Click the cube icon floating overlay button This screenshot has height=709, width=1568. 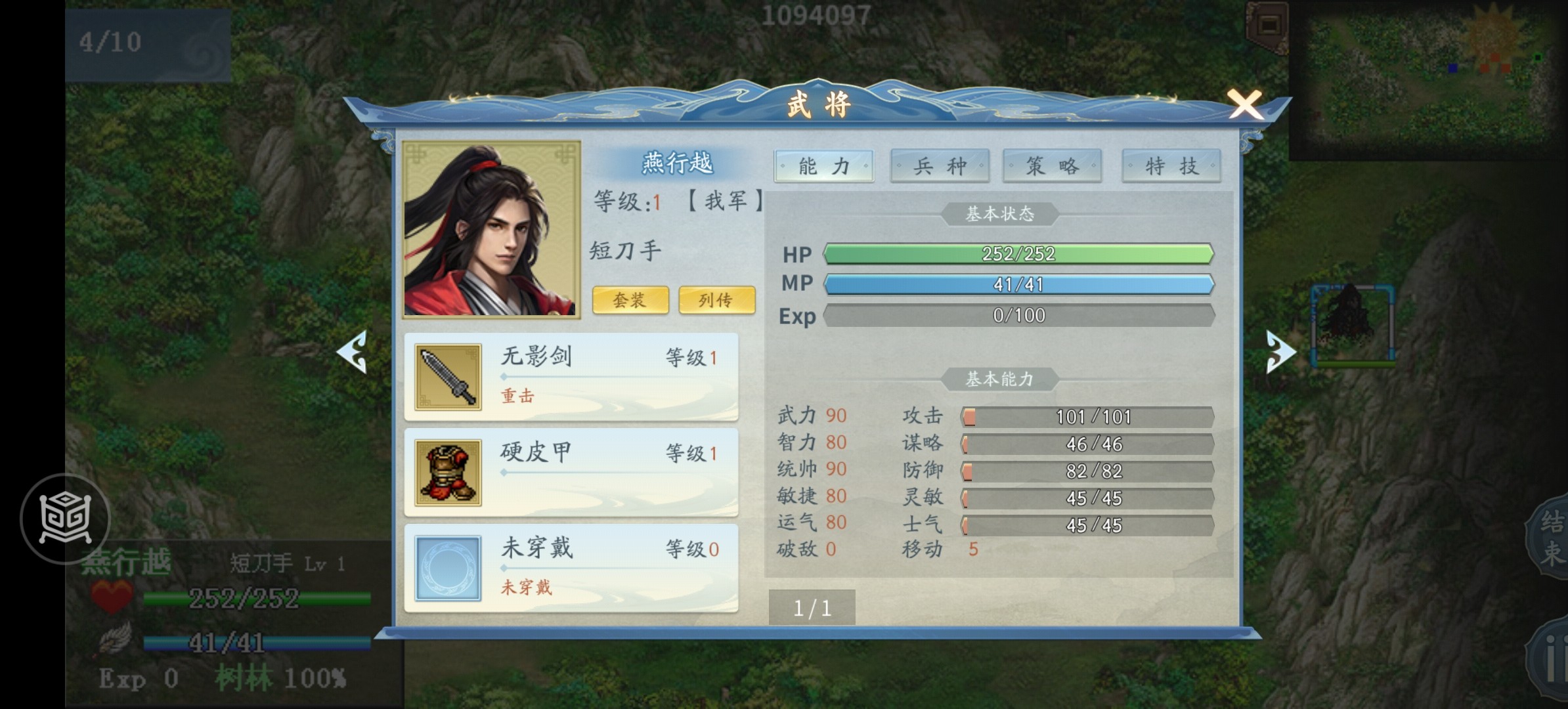tap(65, 519)
